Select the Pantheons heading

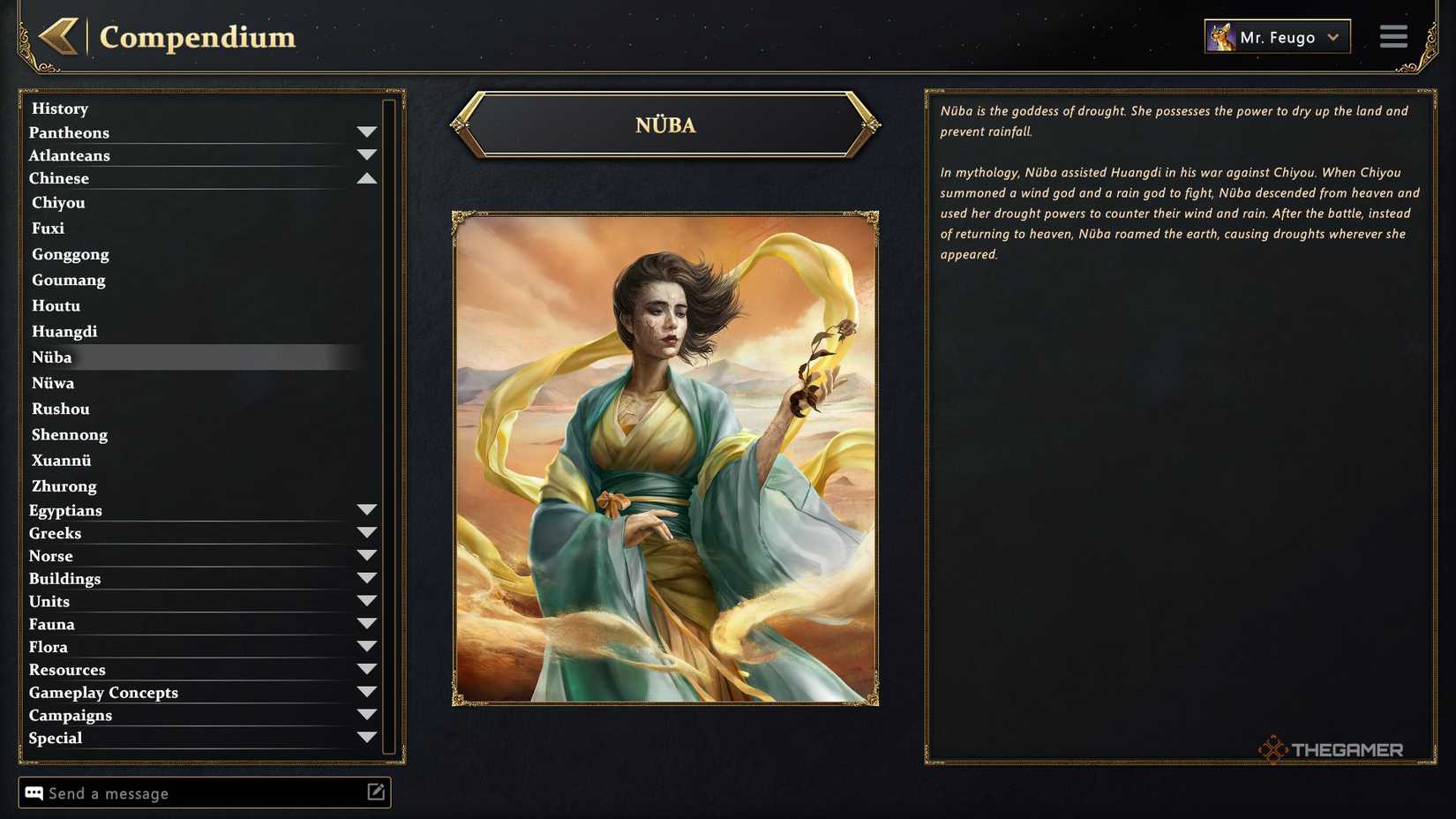(70, 132)
